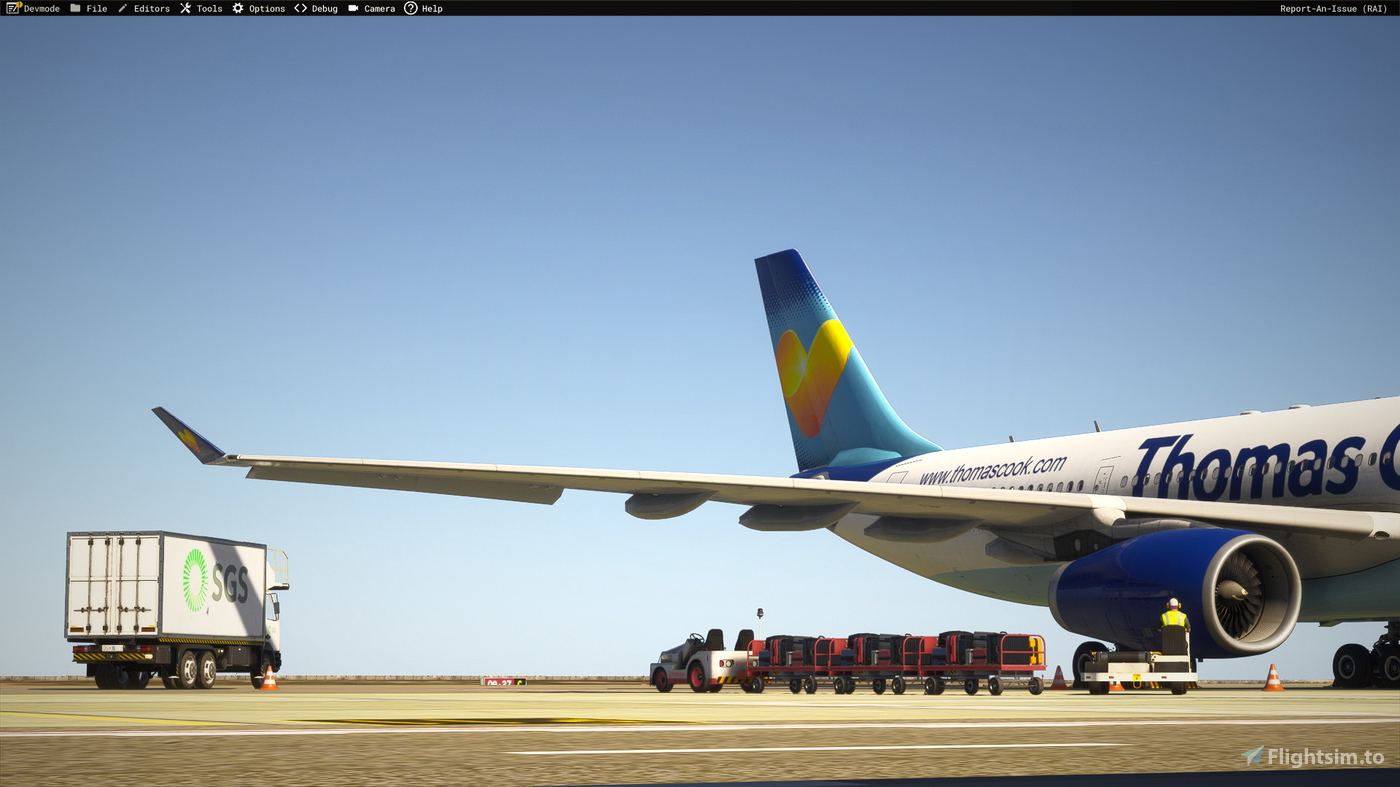Open the Editors menu
Image resolution: width=1400 pixels, height=787 pixels.
tap(151, 8)
